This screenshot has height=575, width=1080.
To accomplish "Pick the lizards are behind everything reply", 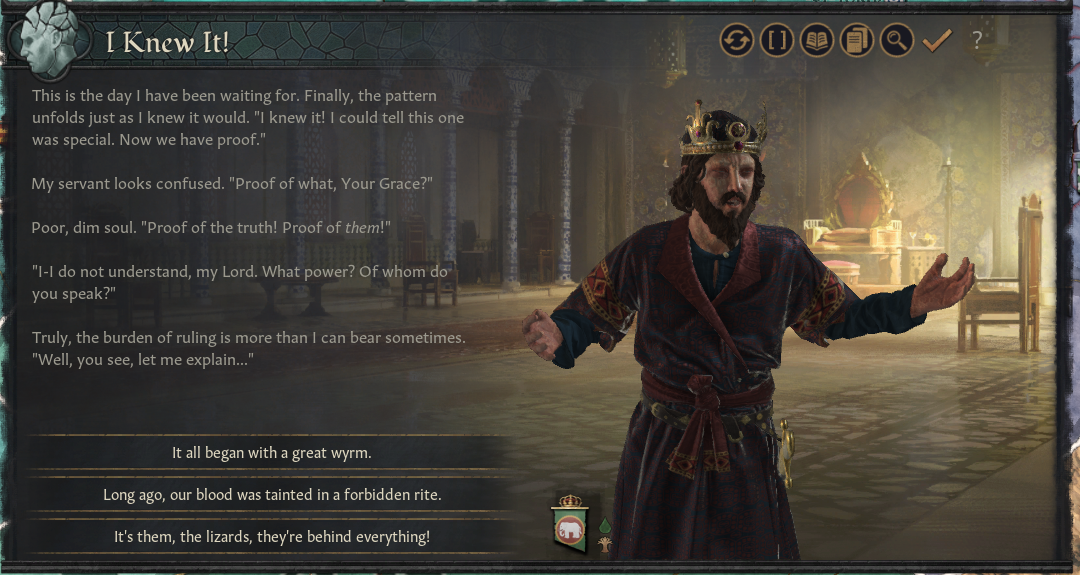I will (272, 537).
